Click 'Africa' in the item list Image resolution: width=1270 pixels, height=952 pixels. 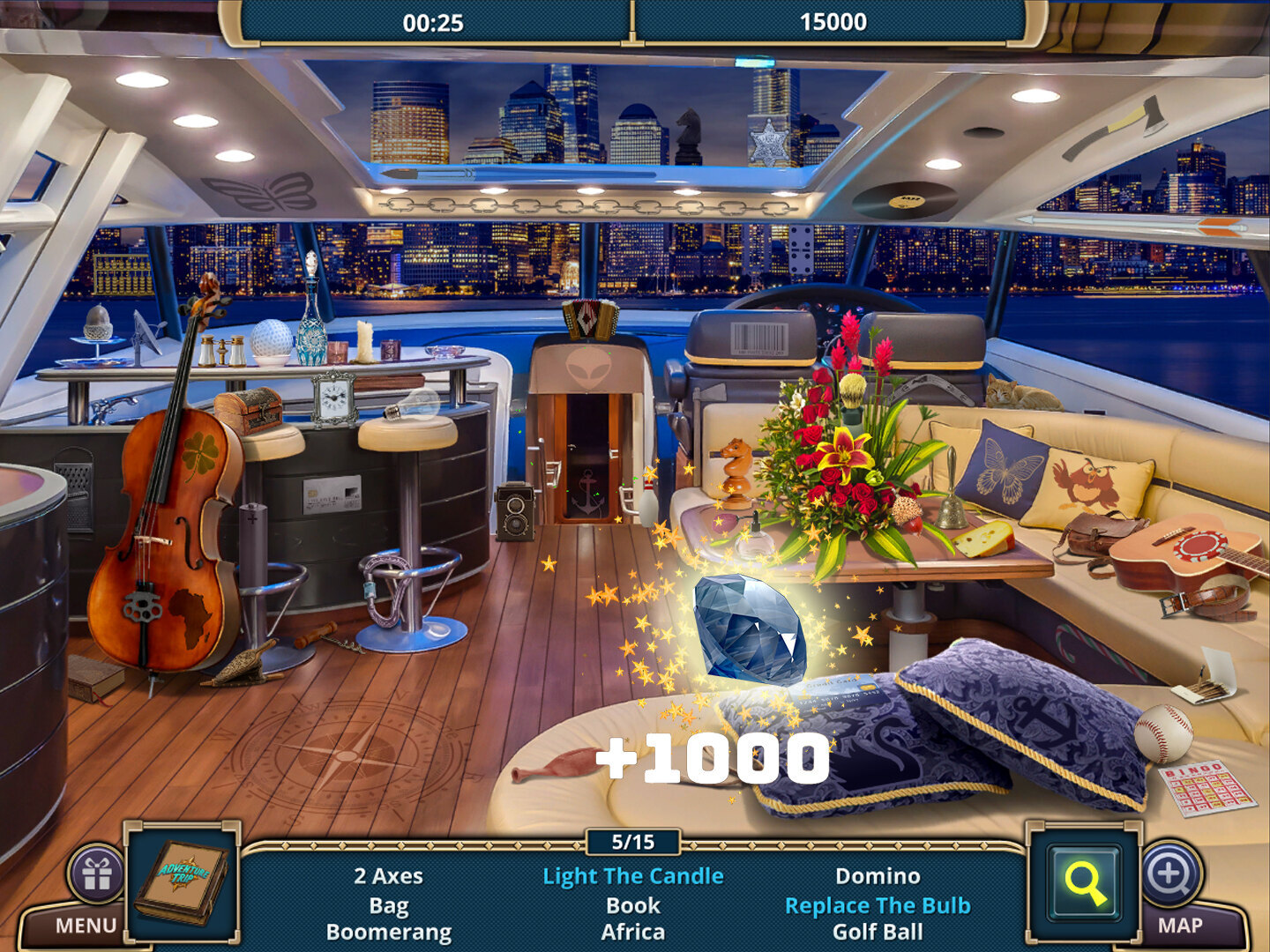point(632,932)
